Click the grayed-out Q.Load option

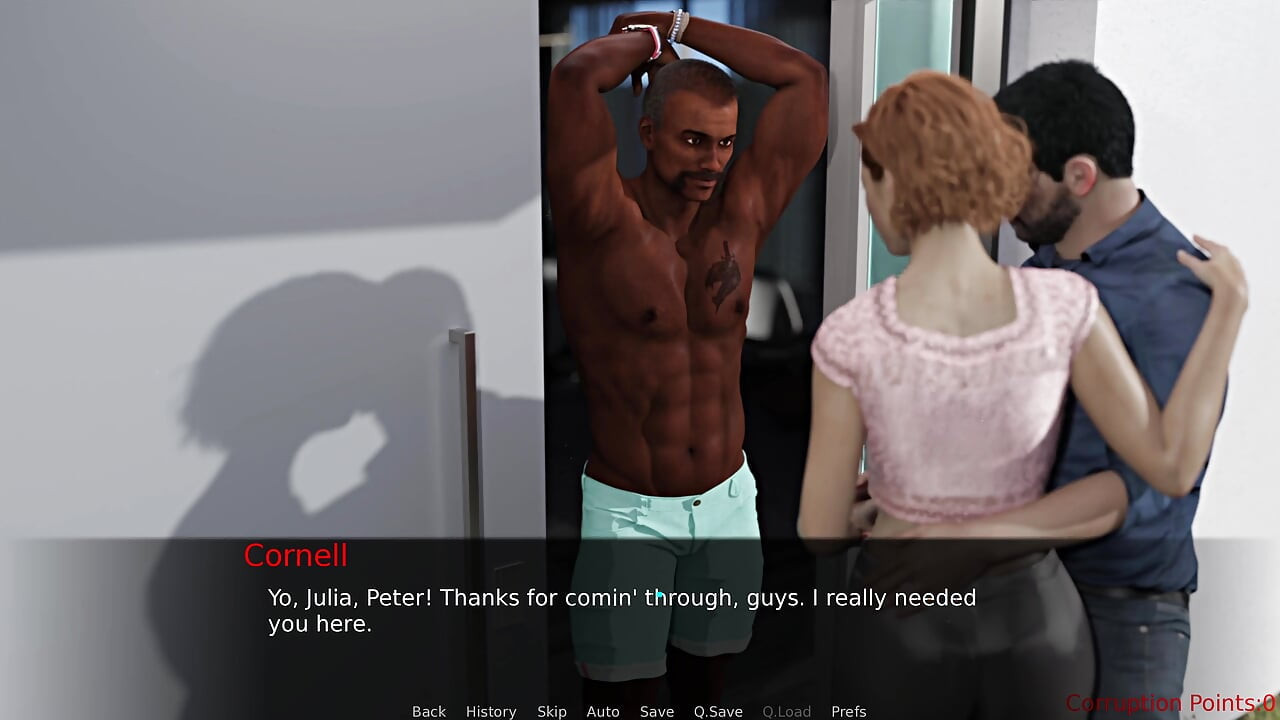point(786,711)
